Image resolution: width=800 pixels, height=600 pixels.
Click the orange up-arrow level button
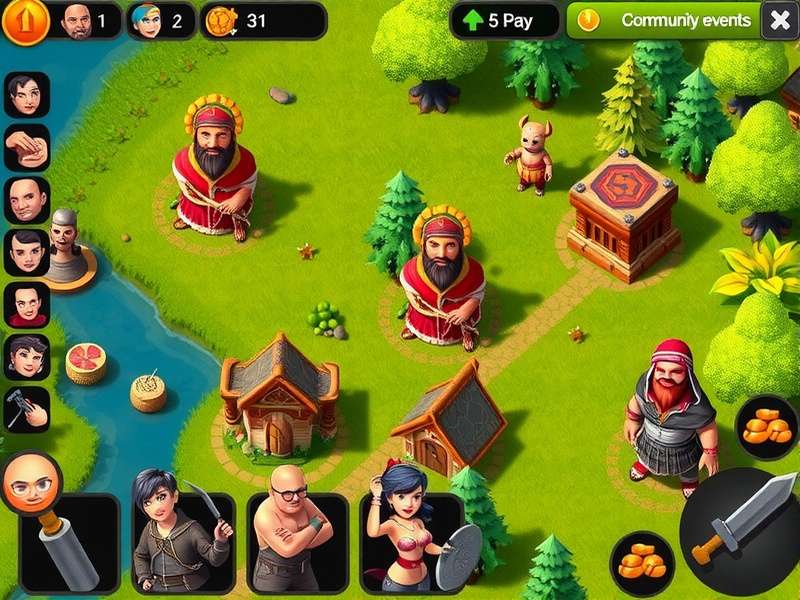tap(25, 21)
